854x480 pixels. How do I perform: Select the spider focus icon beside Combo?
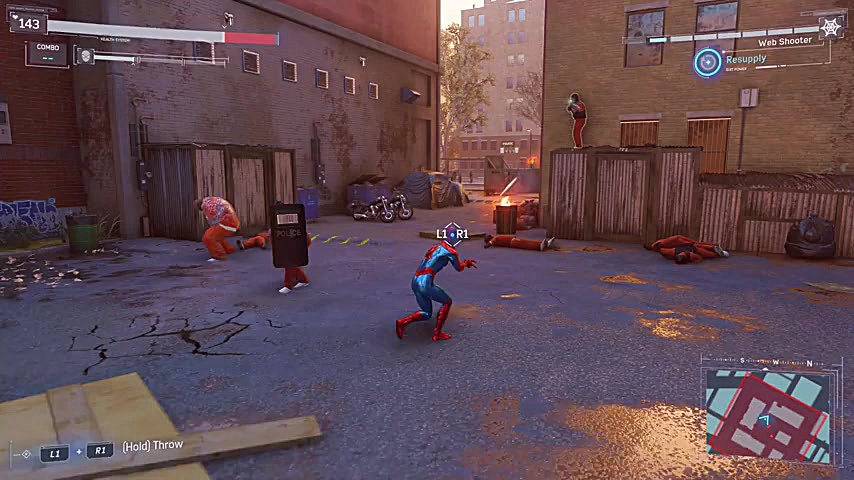(86, 57)
